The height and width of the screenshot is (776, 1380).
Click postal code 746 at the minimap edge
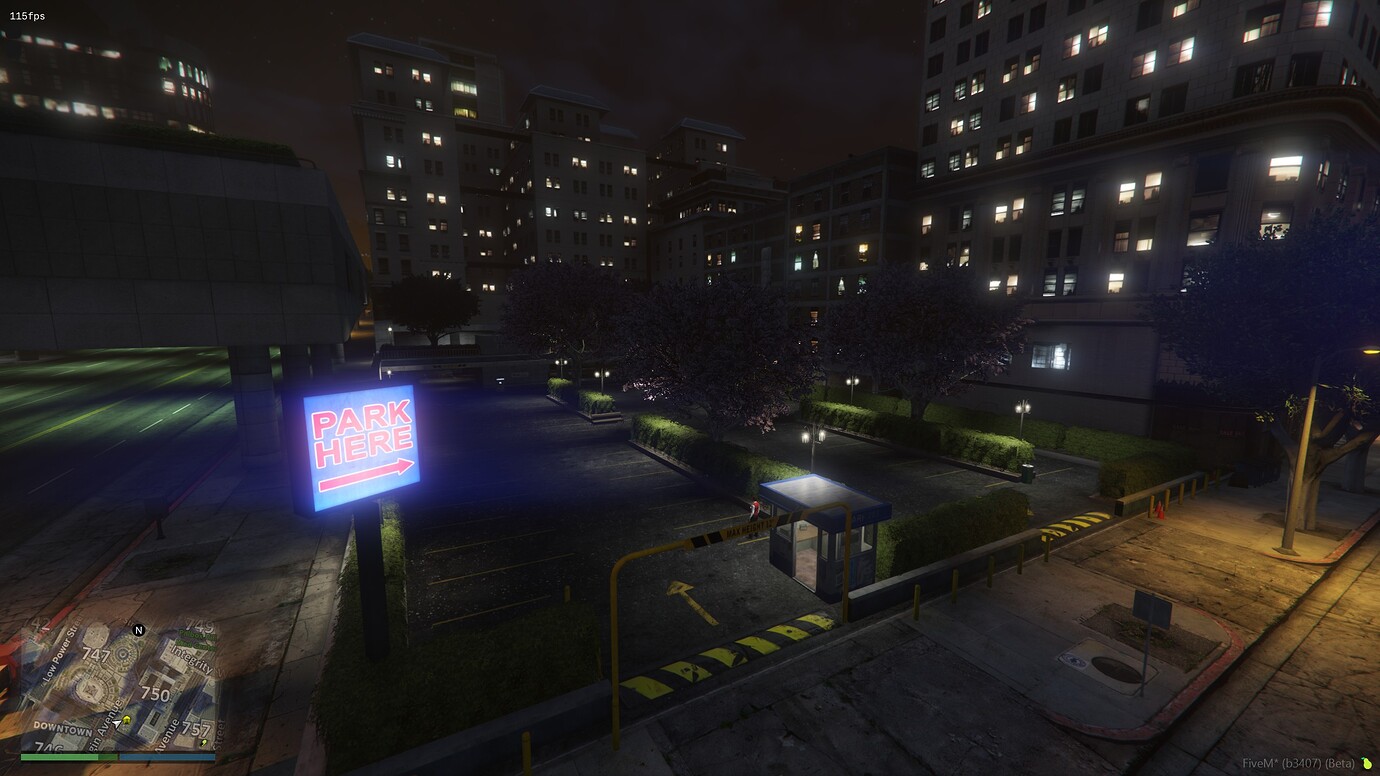pyautogui.click(x=50, y=748)
